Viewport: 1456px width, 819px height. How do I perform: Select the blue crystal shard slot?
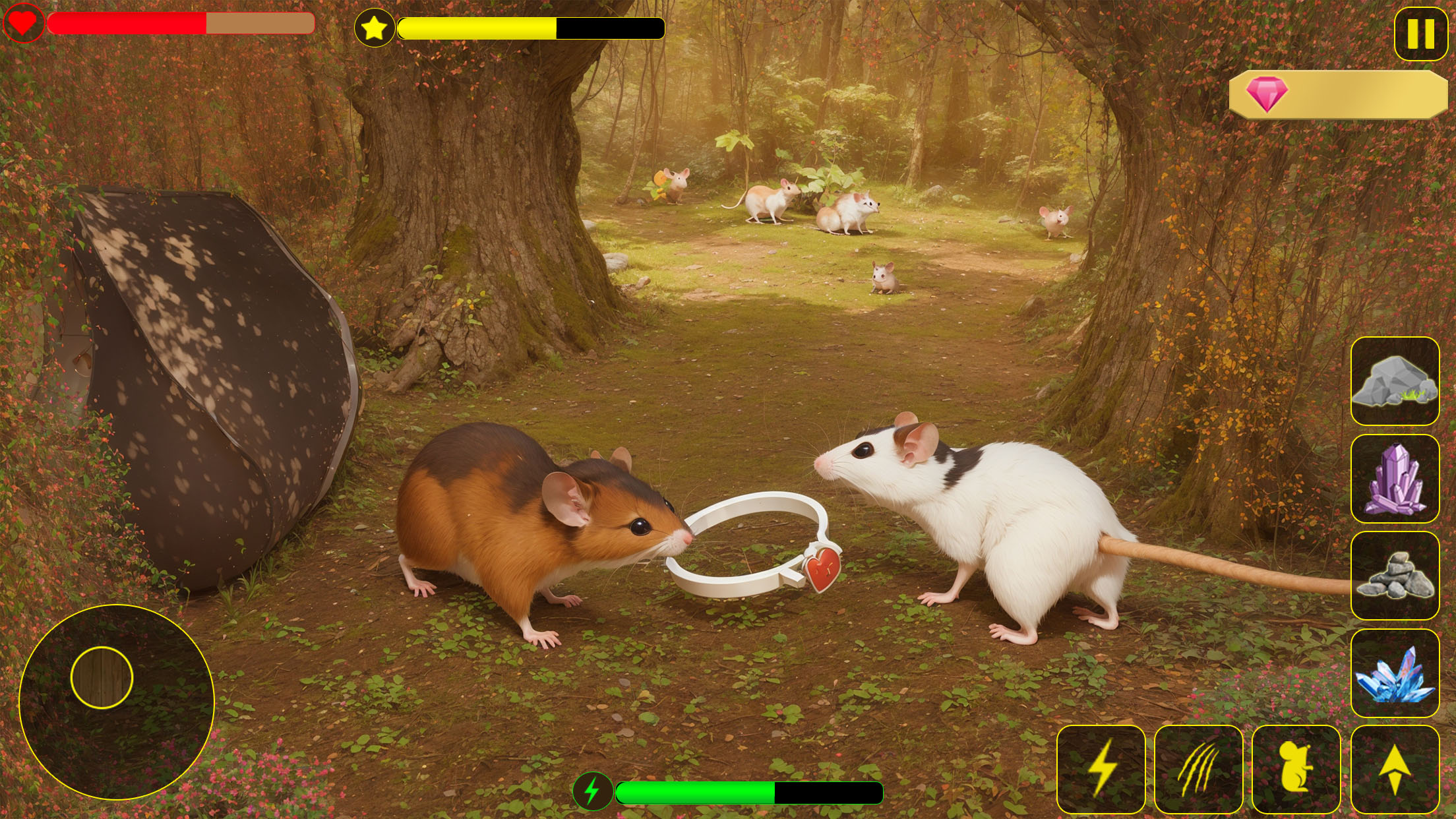point(1395,673)
